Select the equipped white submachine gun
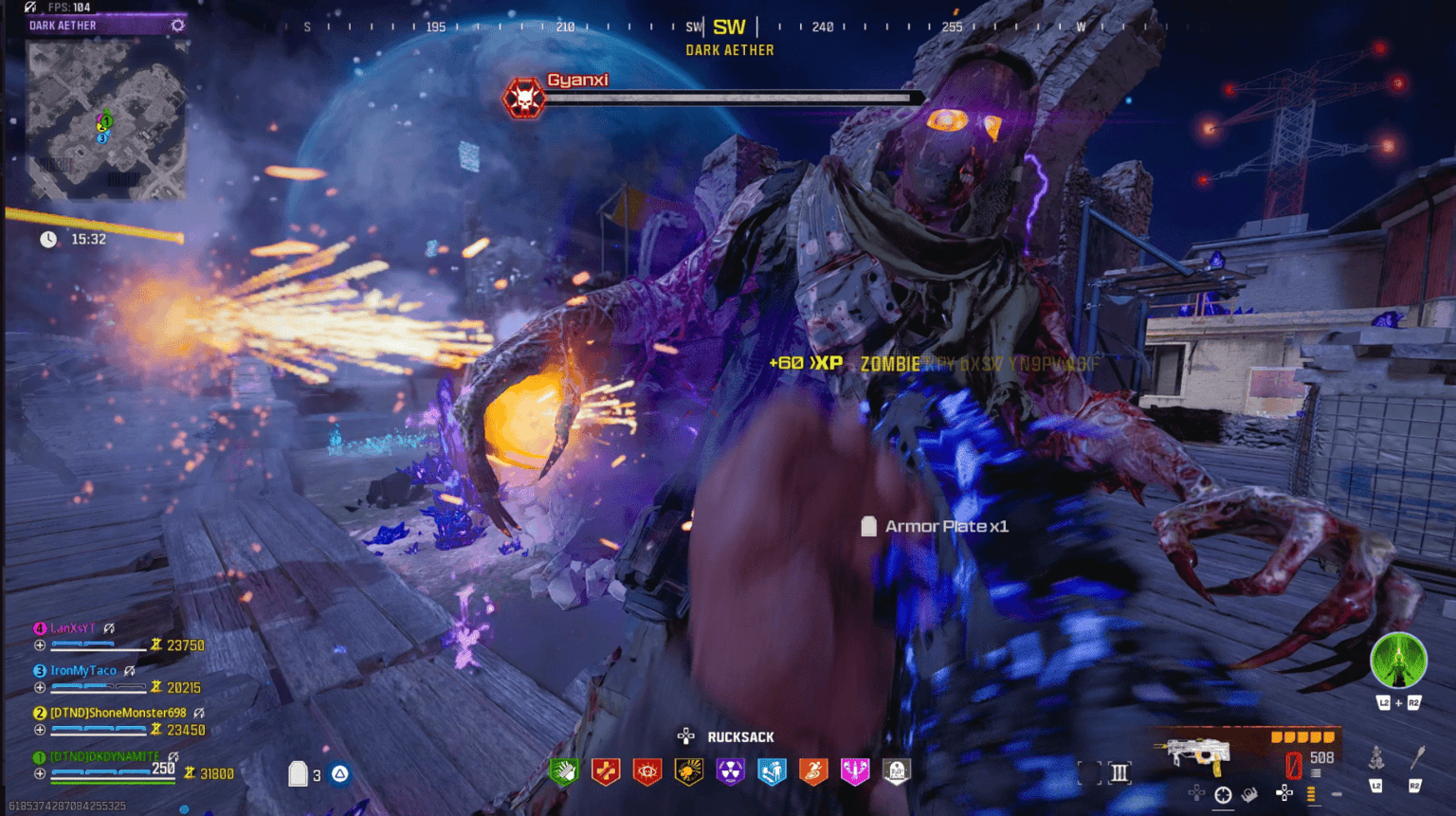The width and height of the screenshot is (1456, 816). (1192, 755)
